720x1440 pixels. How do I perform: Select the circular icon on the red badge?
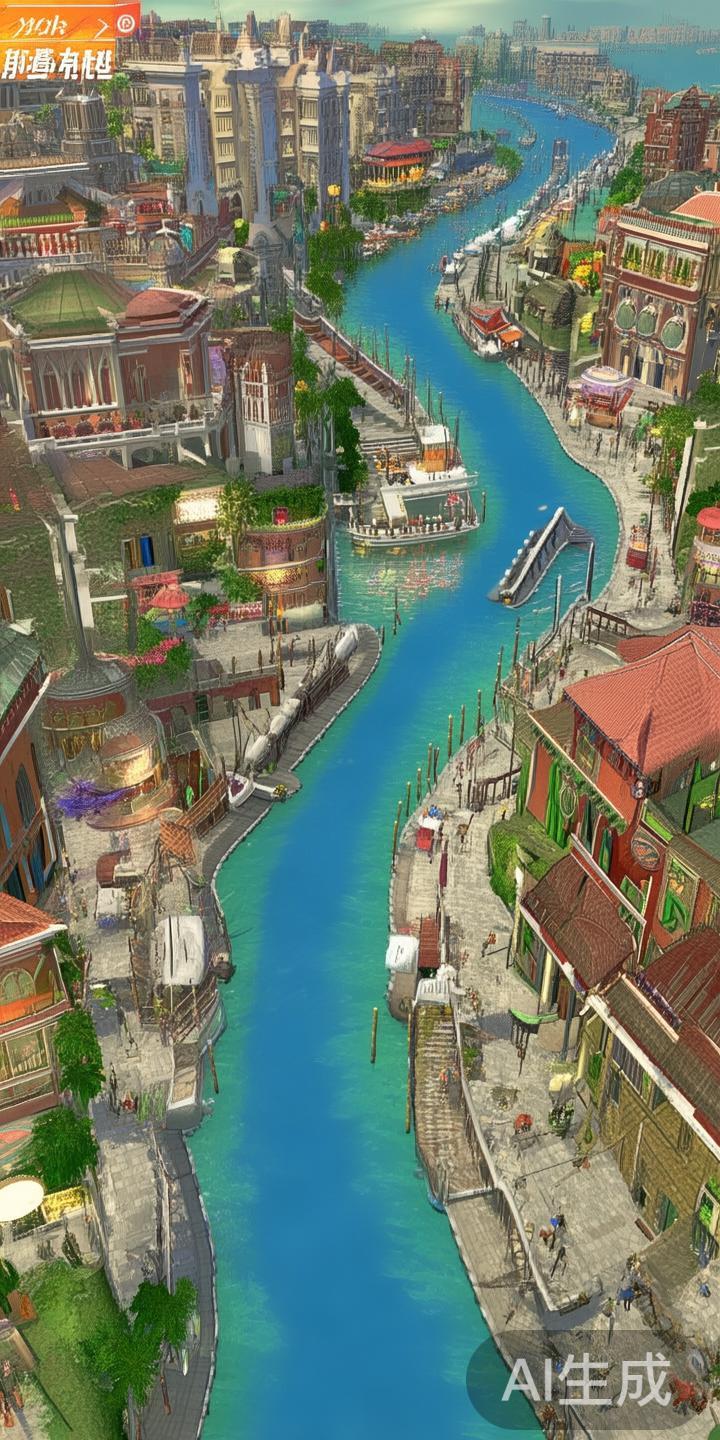[x=127, y=20]
